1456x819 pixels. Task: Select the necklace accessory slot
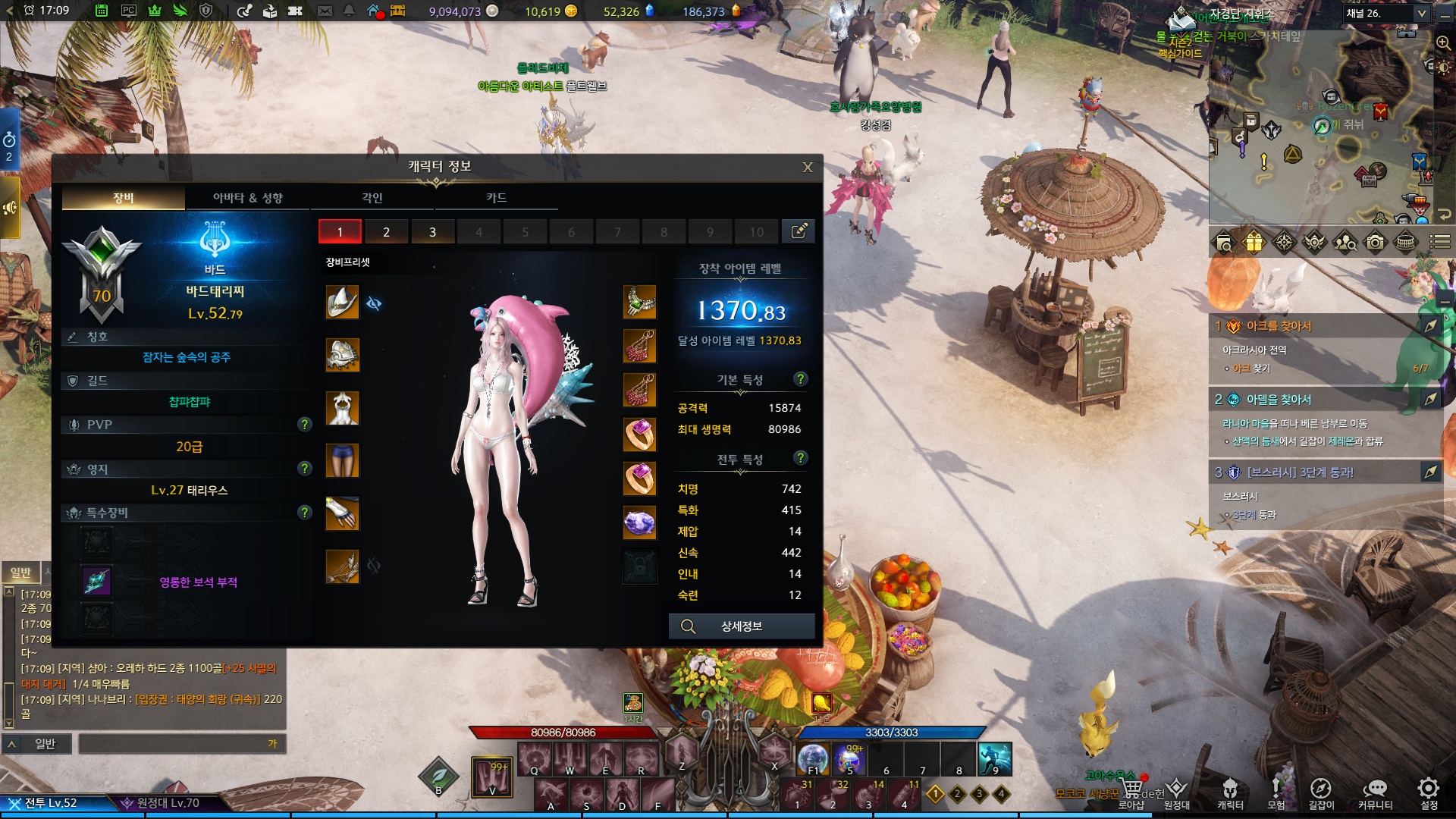tap(639, 302)
